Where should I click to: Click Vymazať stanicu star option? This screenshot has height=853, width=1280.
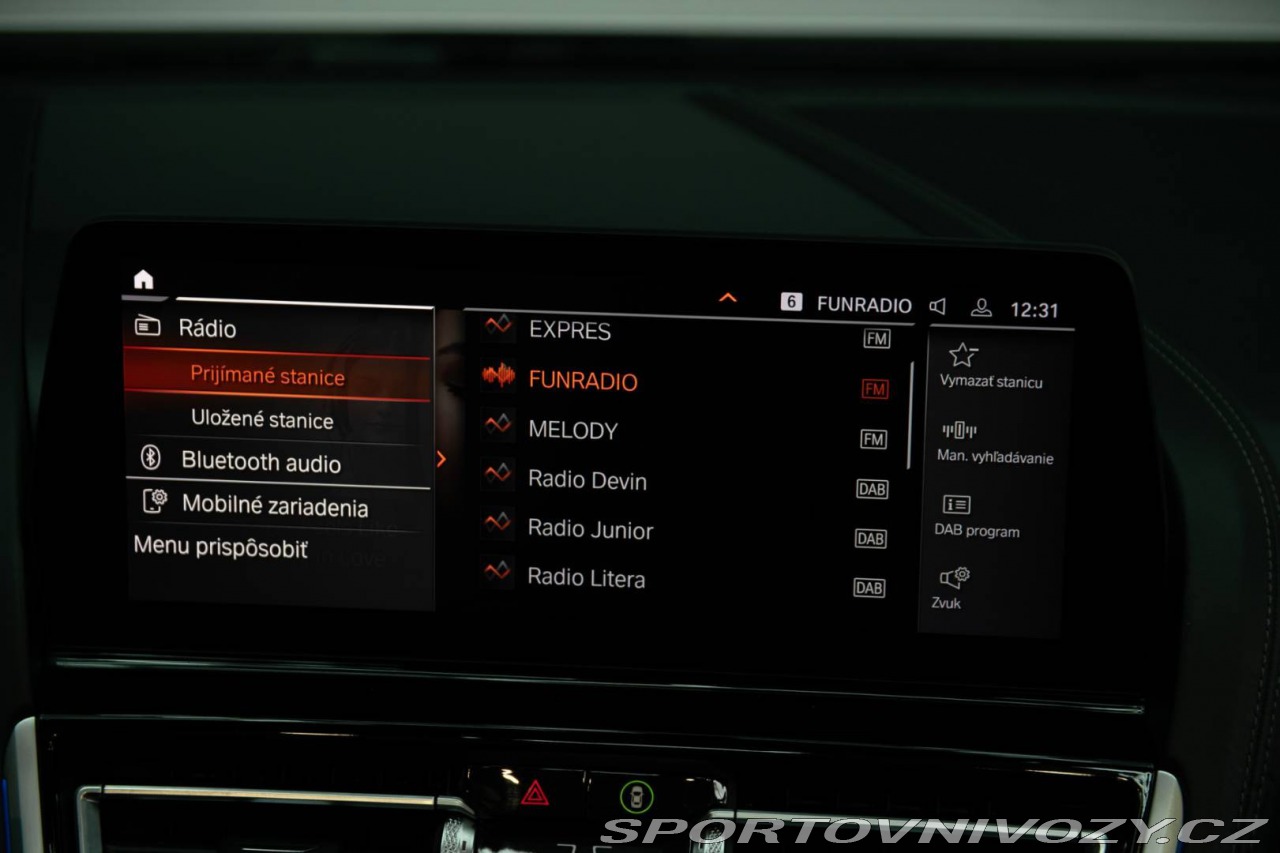[x=990, y=366]
